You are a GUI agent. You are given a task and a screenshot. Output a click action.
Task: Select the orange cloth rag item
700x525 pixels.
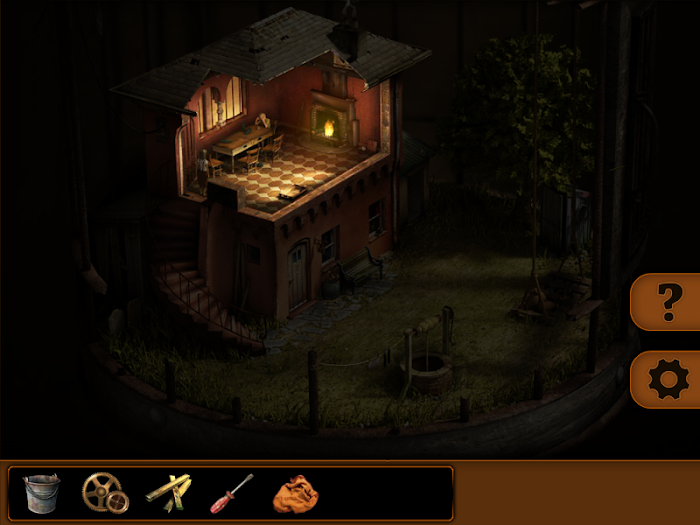pyautogui.click(x=294, y=493)
